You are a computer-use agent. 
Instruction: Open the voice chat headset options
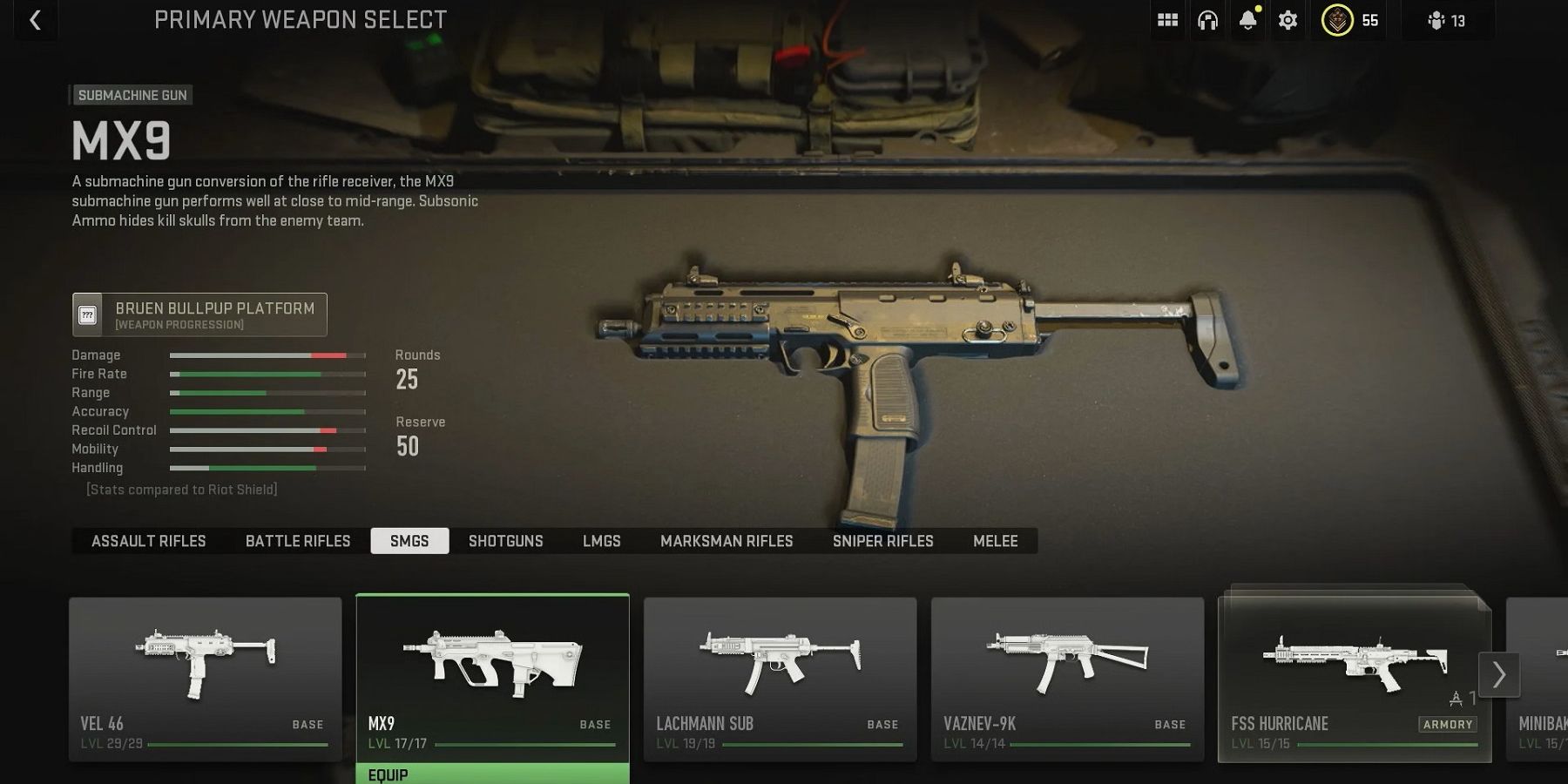point(1210,20)
